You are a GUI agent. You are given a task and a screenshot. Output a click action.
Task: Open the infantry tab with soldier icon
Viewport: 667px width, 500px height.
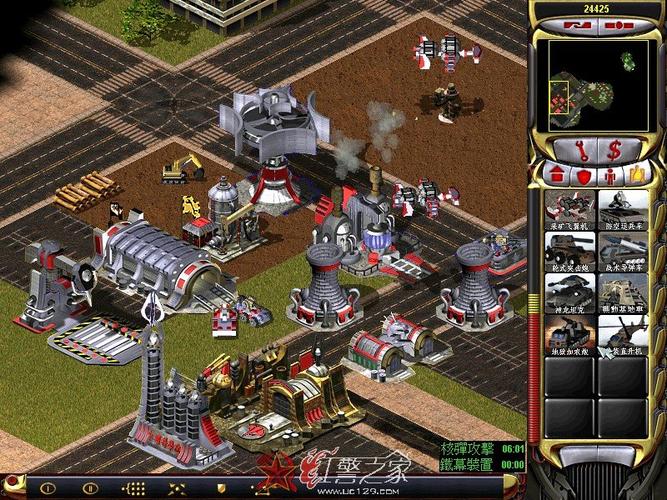coord(611,175)
